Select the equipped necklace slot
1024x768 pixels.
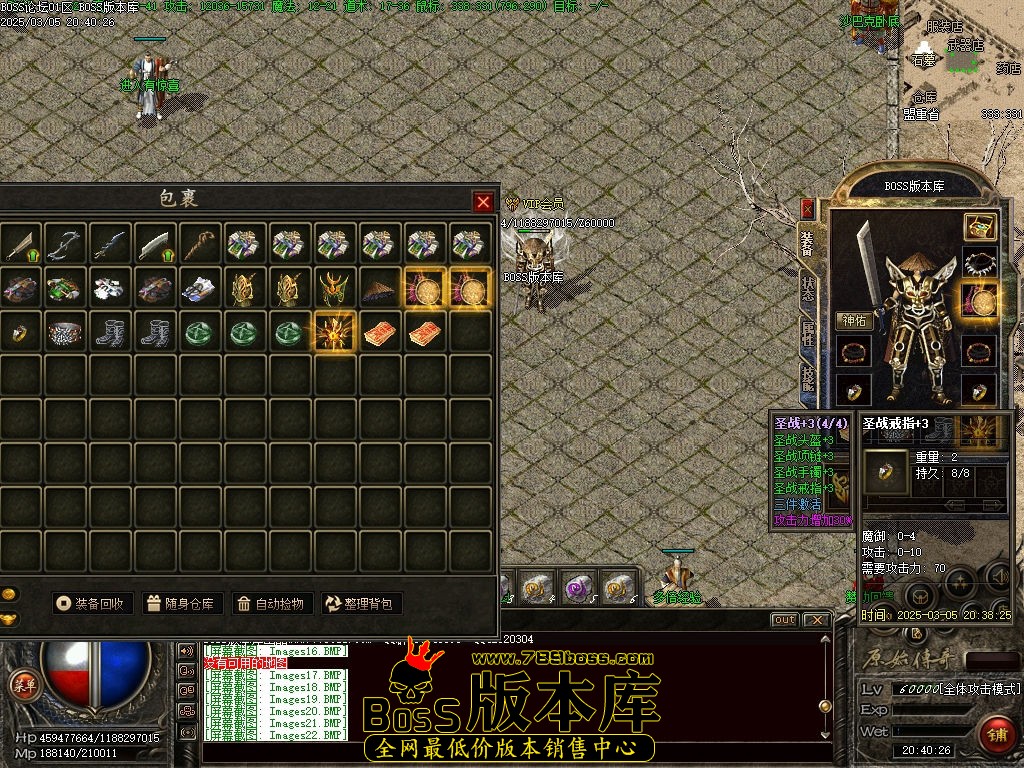(x=979, y=263)
